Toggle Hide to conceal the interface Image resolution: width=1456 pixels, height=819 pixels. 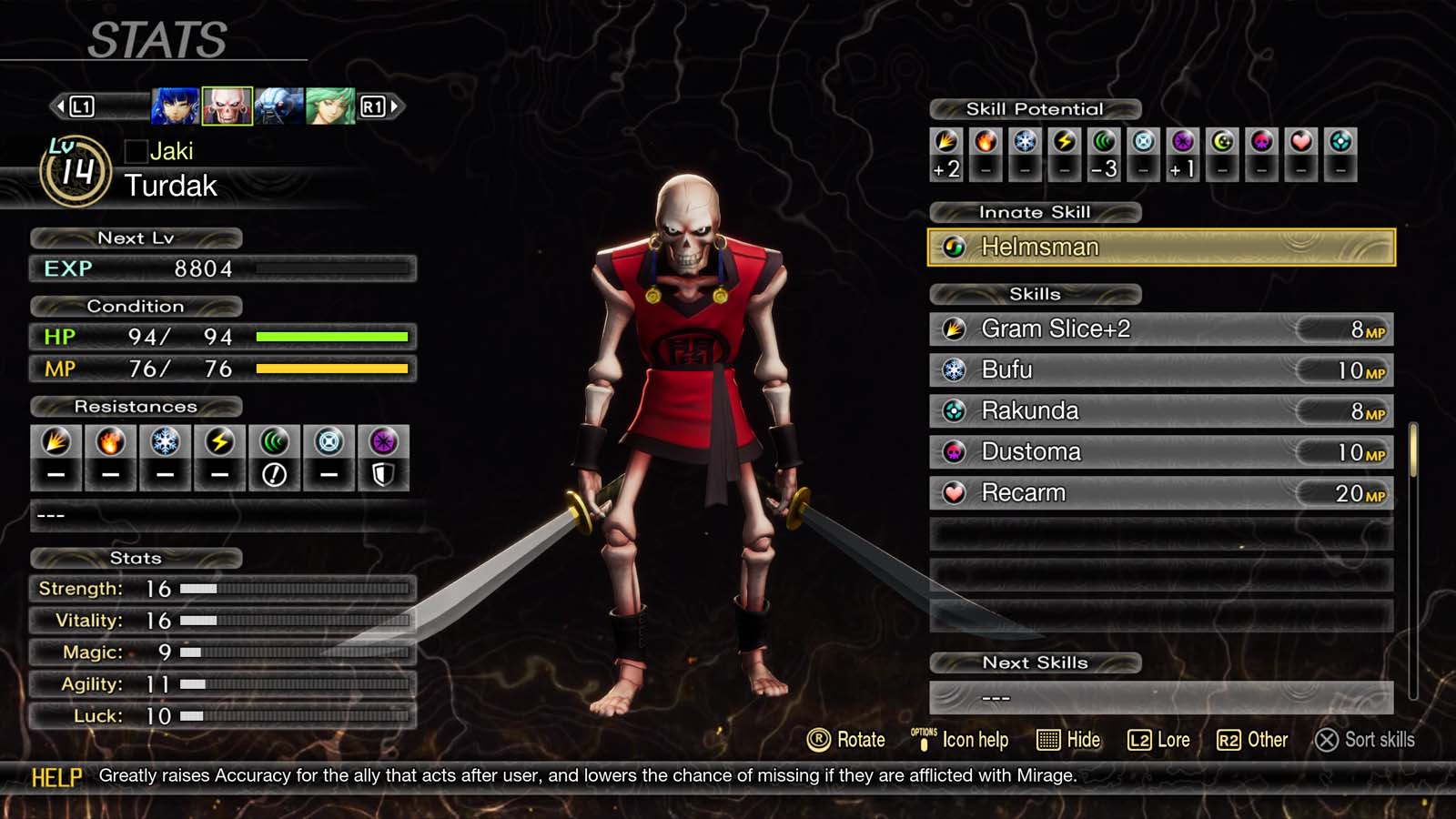(x=1068, y=740)
